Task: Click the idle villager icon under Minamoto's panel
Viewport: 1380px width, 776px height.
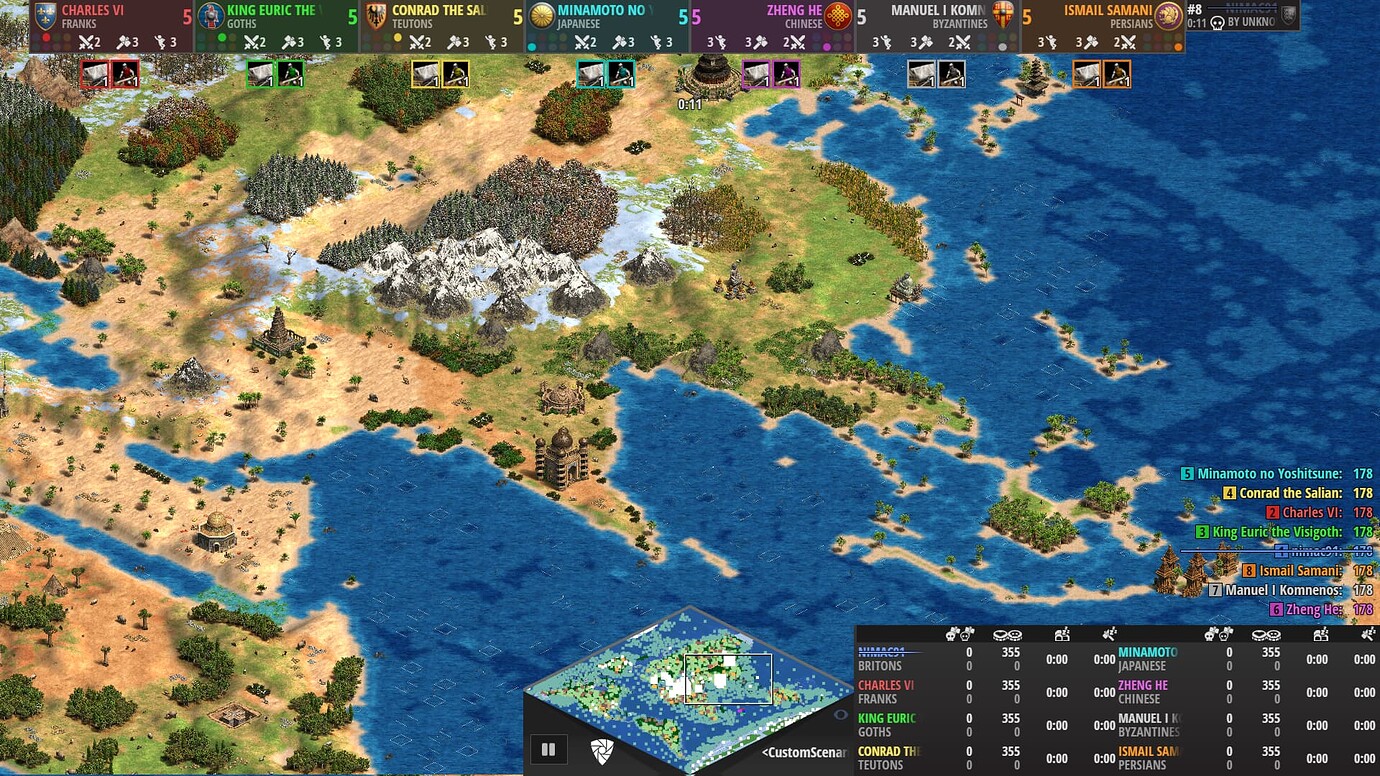Action: tap(657, 42)
